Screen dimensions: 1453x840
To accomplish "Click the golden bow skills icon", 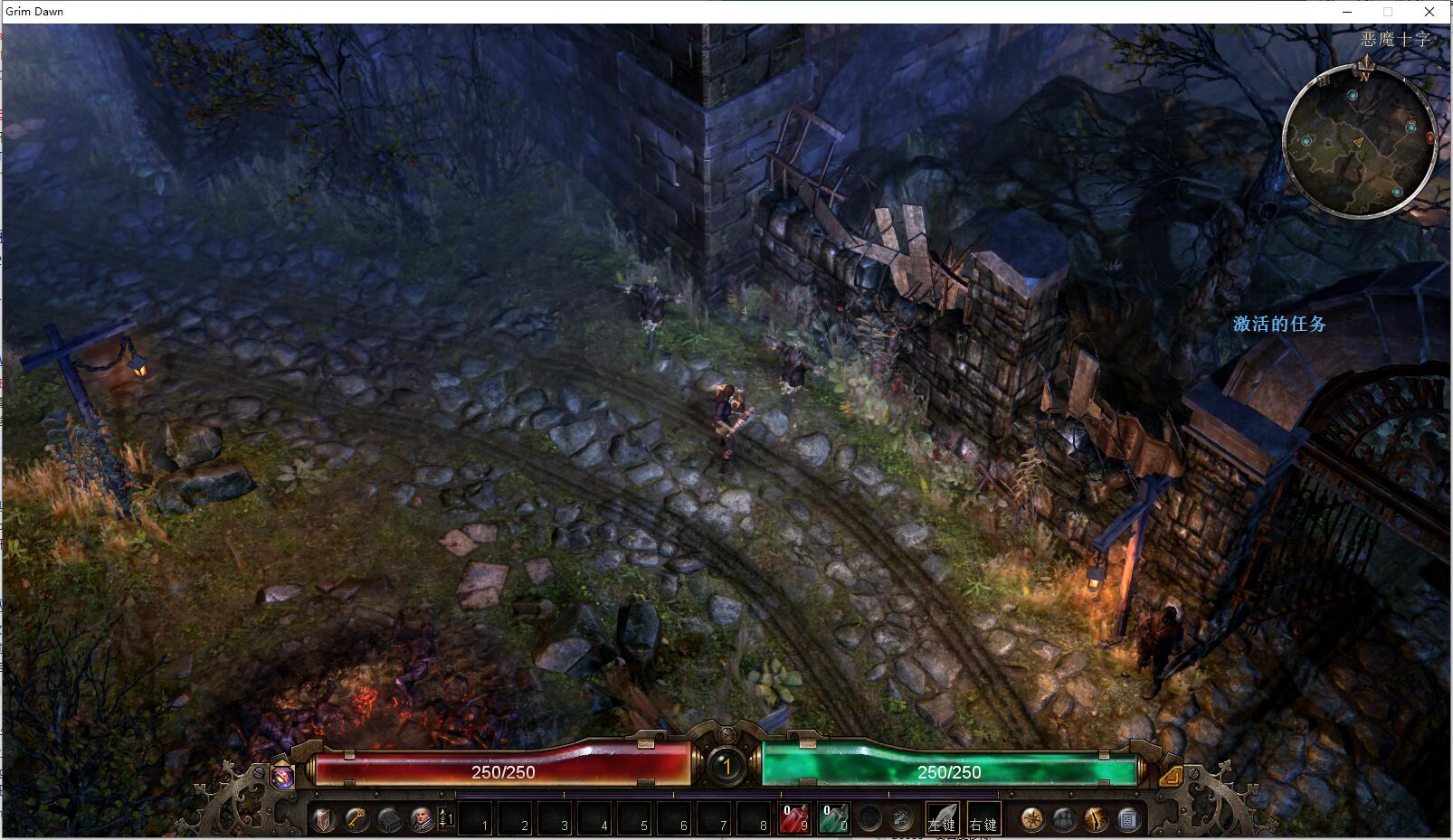I will click(1096, 819).
